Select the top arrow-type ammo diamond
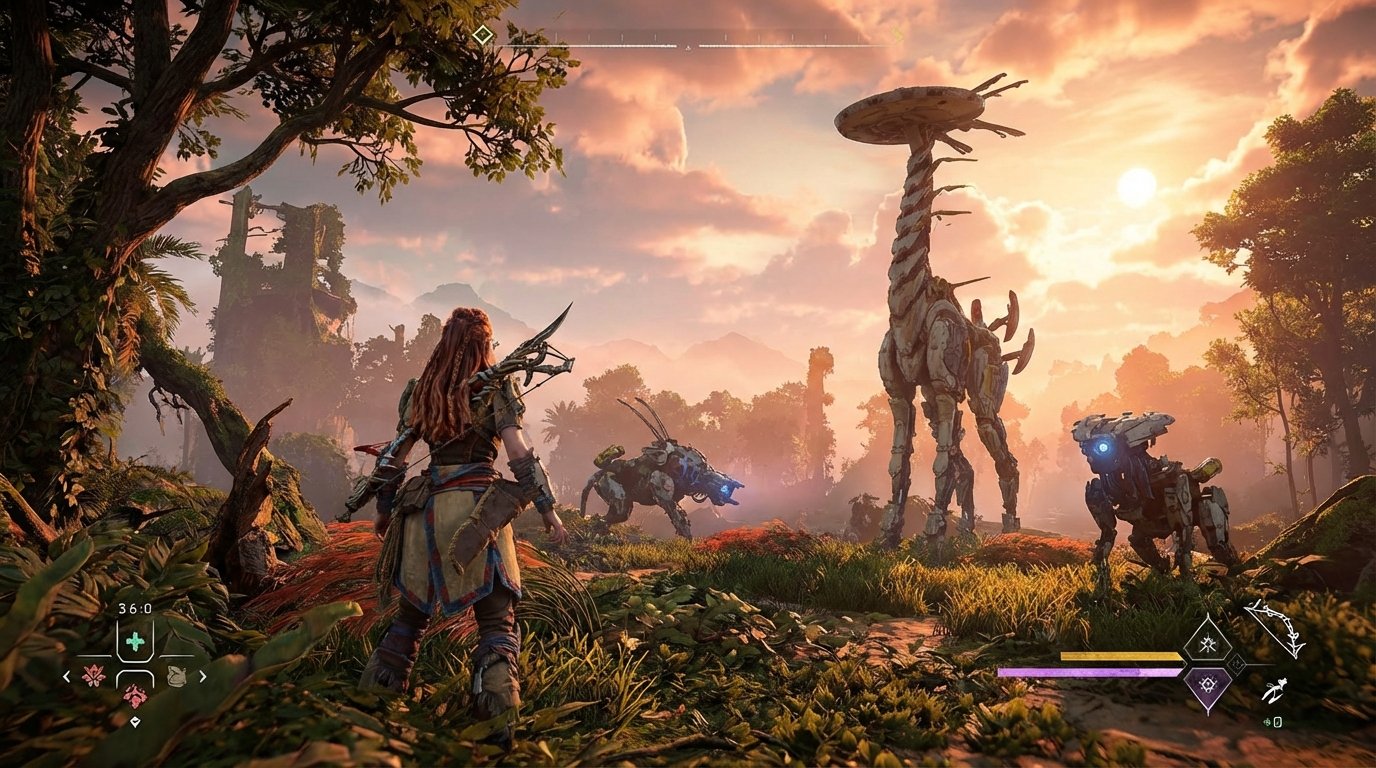Image resolution: width=1376 pixels, height=768 pixels. tap(1208, 642)
